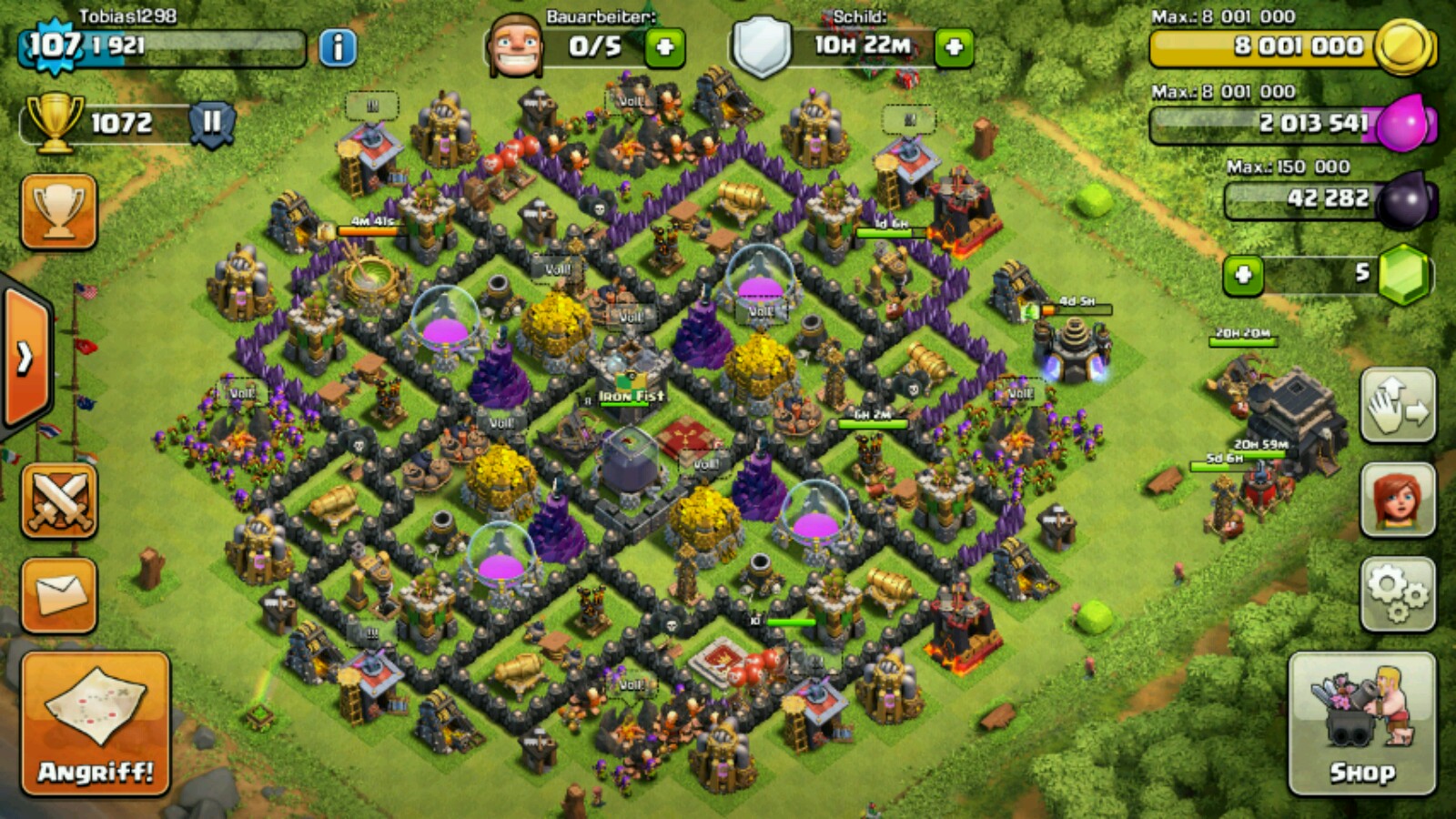View the league shield badge
1456x819 pixels.
pyautogui.click(x=212, y=122)
